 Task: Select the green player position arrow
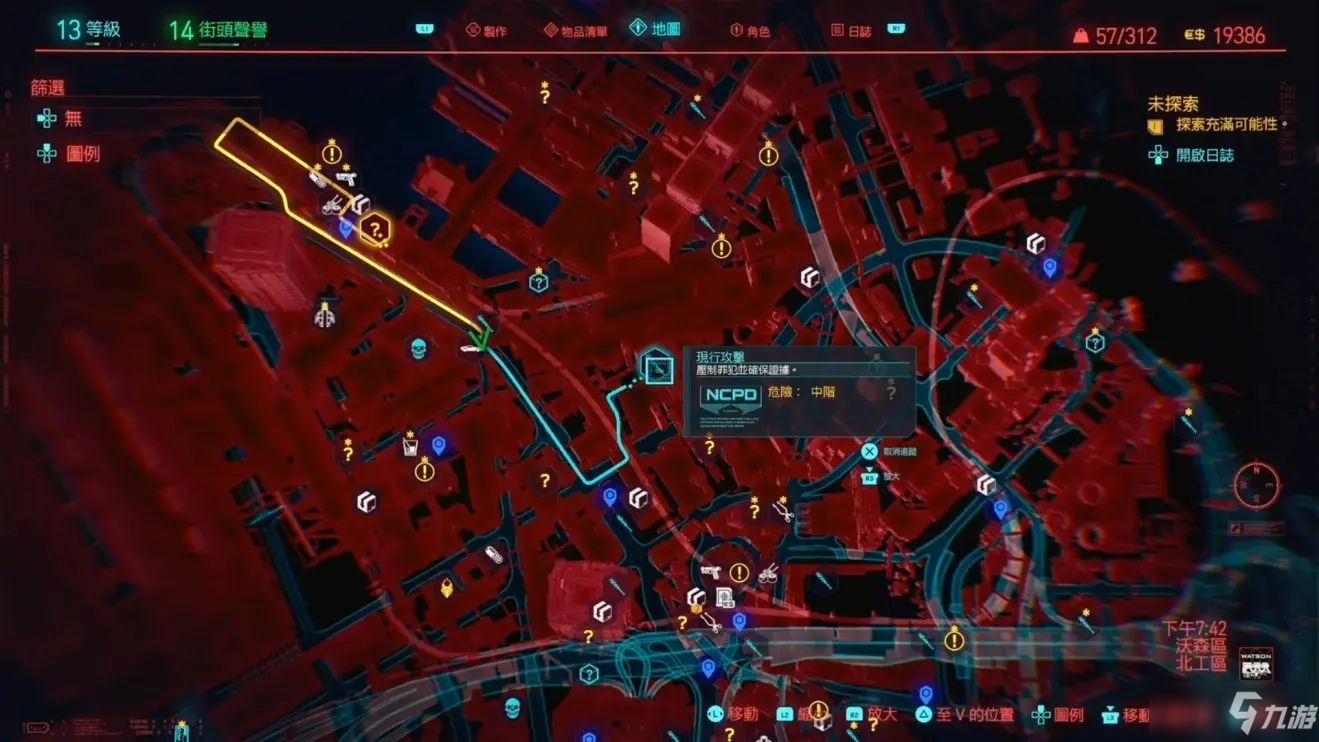point(482,337)
